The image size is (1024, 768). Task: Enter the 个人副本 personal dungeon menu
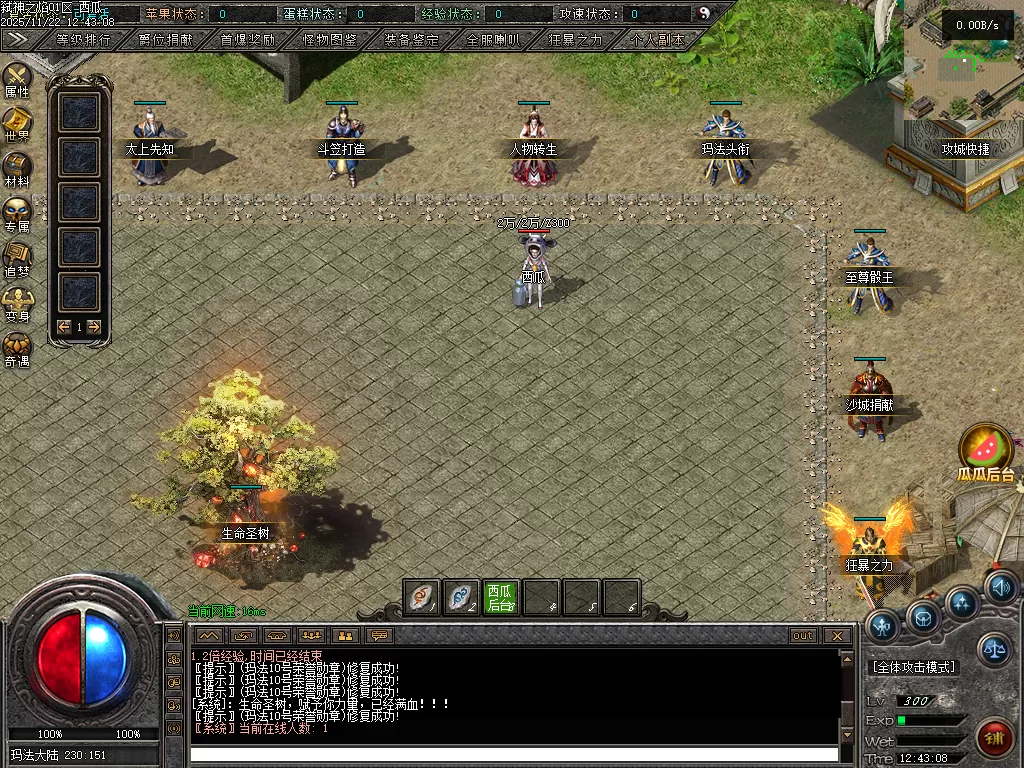point(658,40)
